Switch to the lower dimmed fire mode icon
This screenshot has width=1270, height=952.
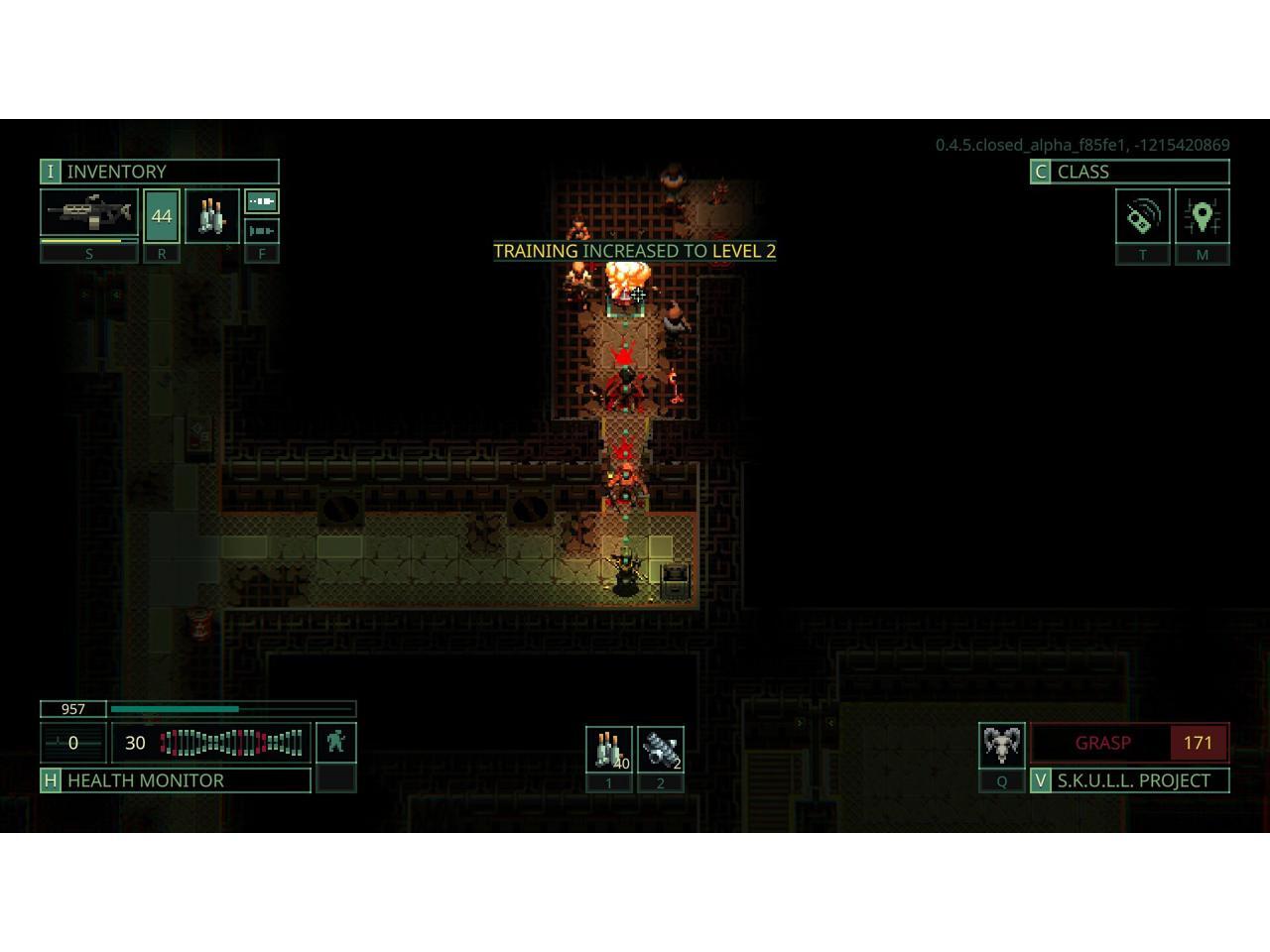(262, 231)
